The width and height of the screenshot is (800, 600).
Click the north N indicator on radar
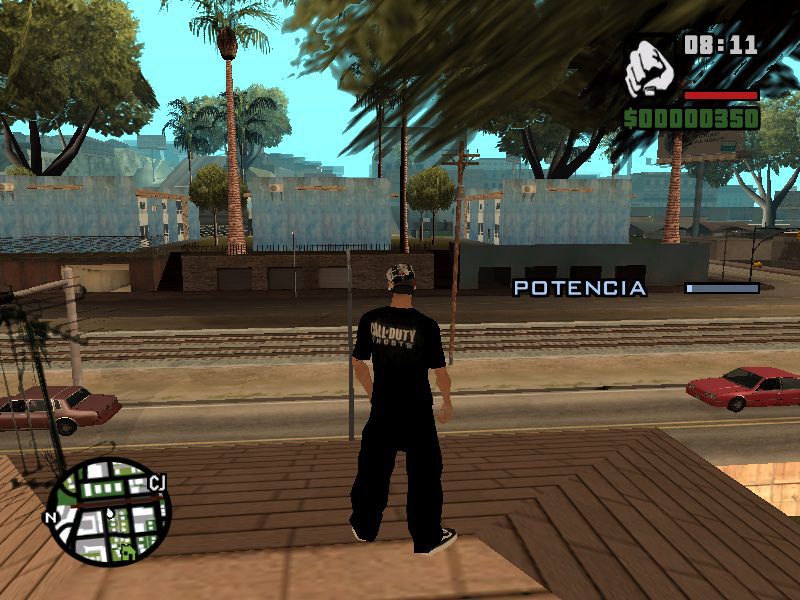[x=50, y=518]
